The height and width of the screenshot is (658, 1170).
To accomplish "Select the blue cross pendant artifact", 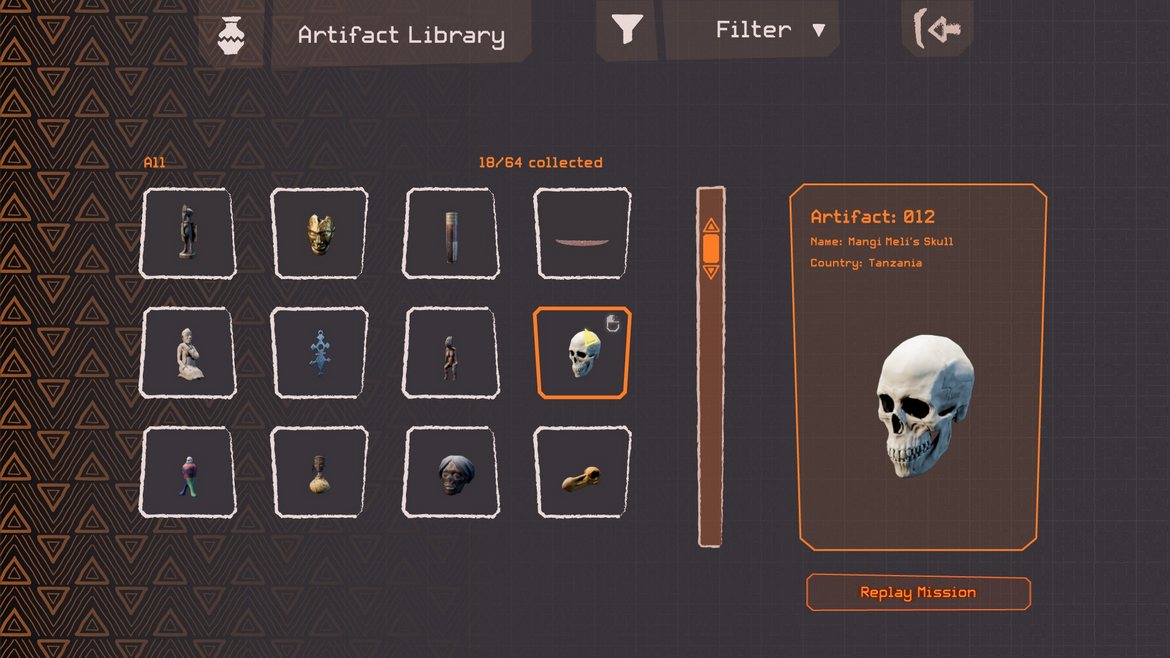I will [x=319, y=353].
